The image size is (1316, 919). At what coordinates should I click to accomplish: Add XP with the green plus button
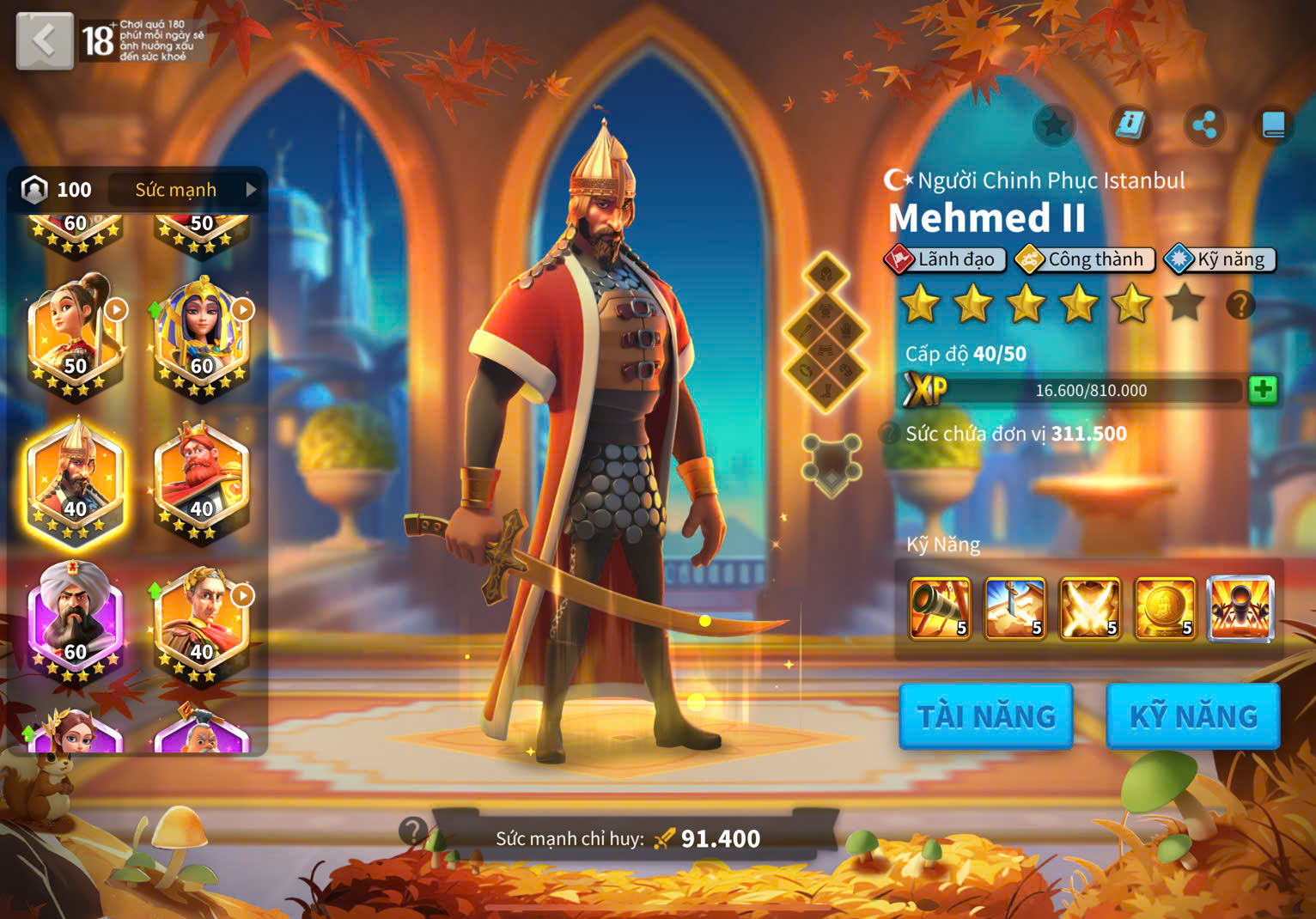pos(1262,390)
